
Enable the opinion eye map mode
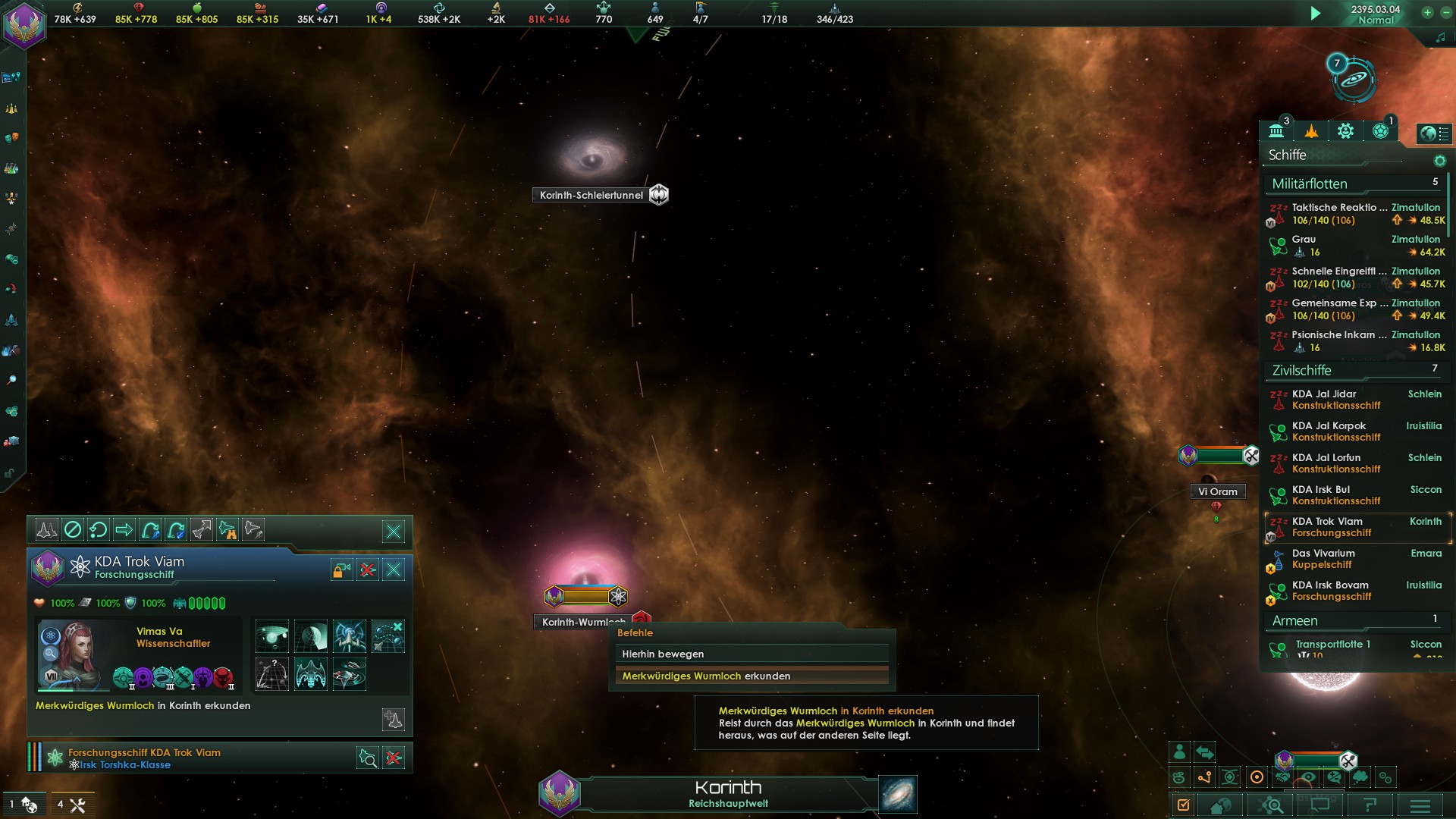(1310, 777)
